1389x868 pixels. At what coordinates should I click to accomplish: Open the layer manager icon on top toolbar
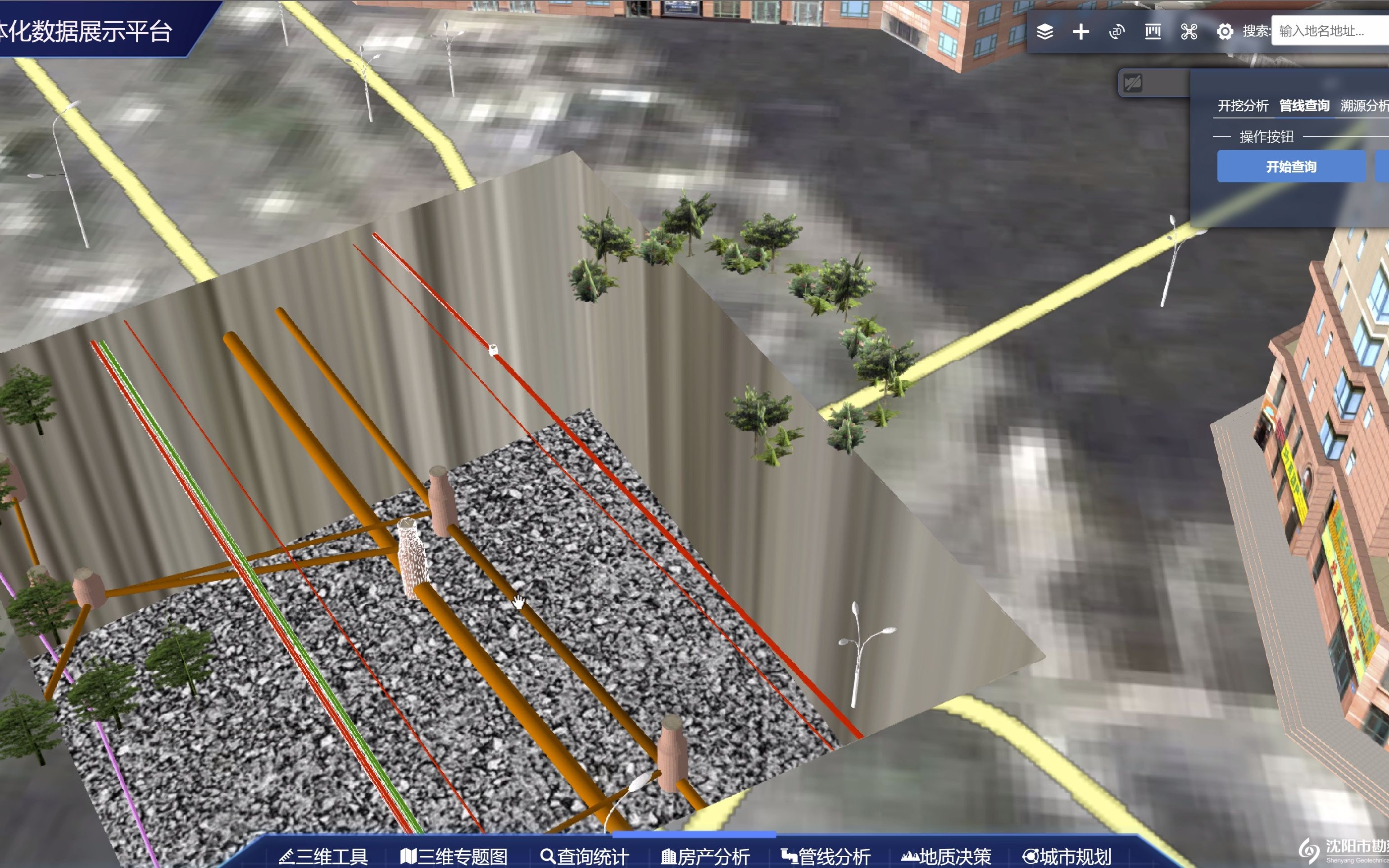click(x=1045, y=32)
